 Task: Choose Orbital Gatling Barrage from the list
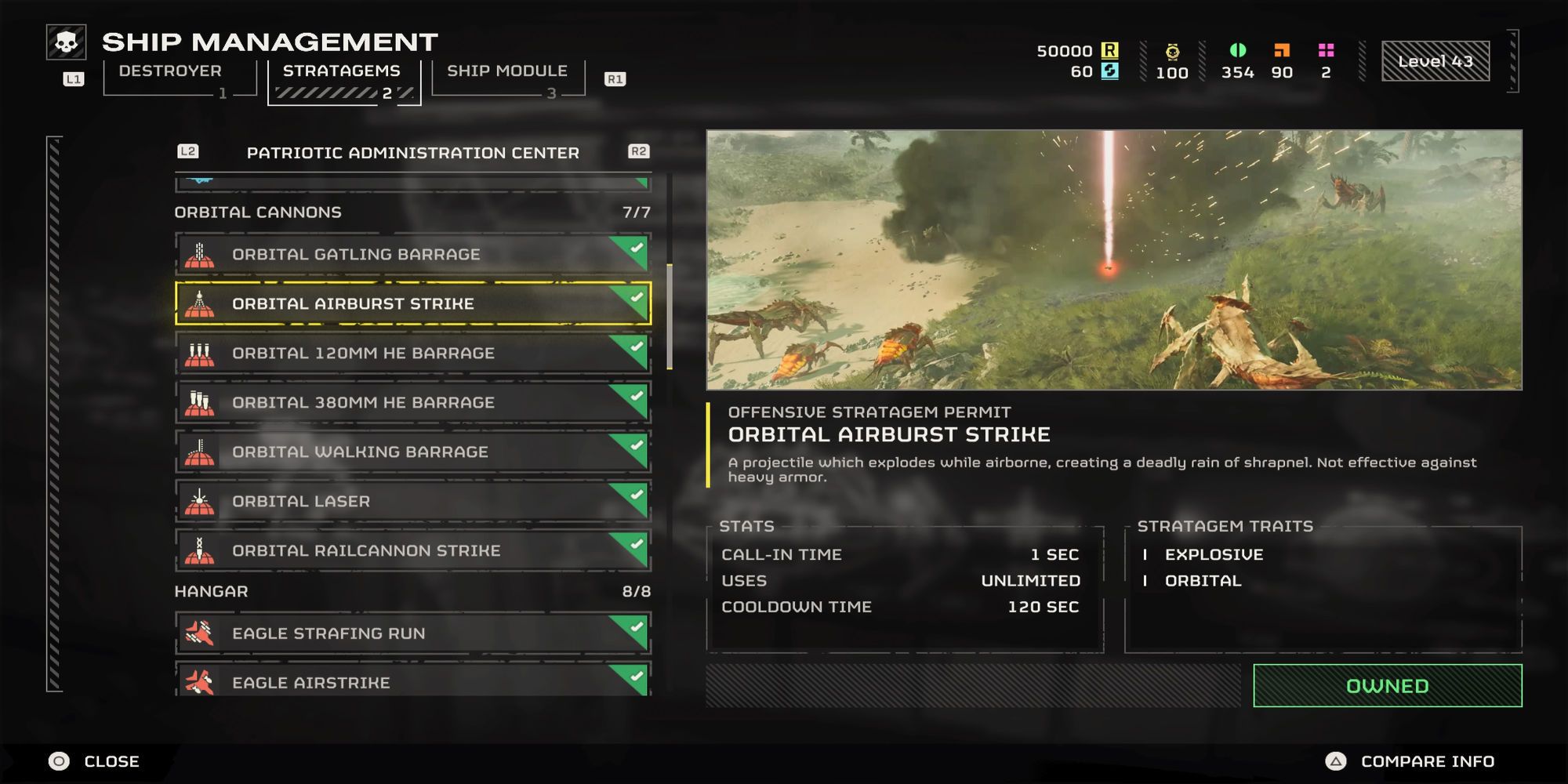pyautogui.click(x=412, y=254)
